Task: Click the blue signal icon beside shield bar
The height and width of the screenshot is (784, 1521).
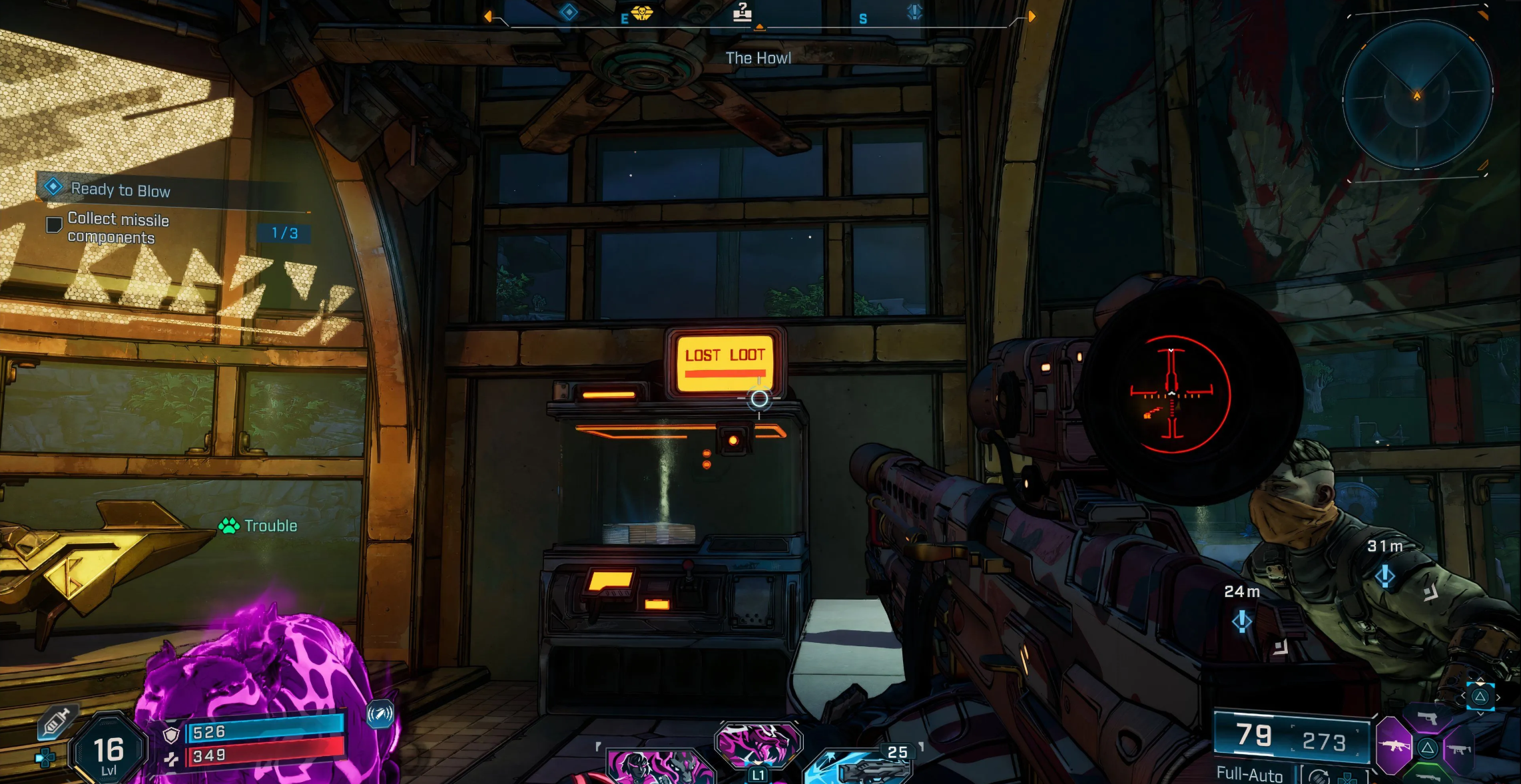Action: coord(380,715)
